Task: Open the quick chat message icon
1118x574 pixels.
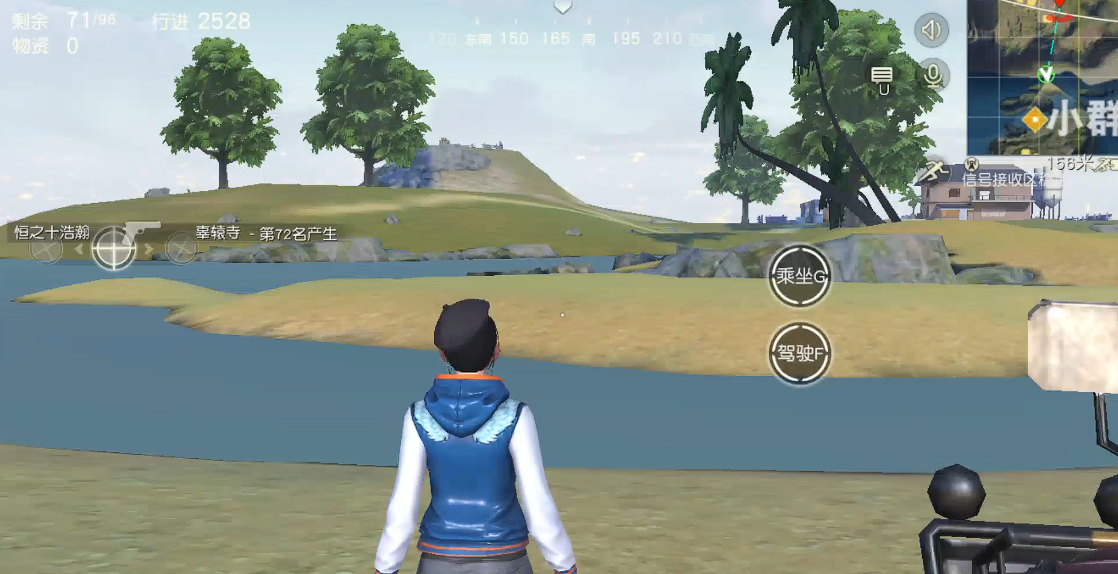Action: click(882, 76)
